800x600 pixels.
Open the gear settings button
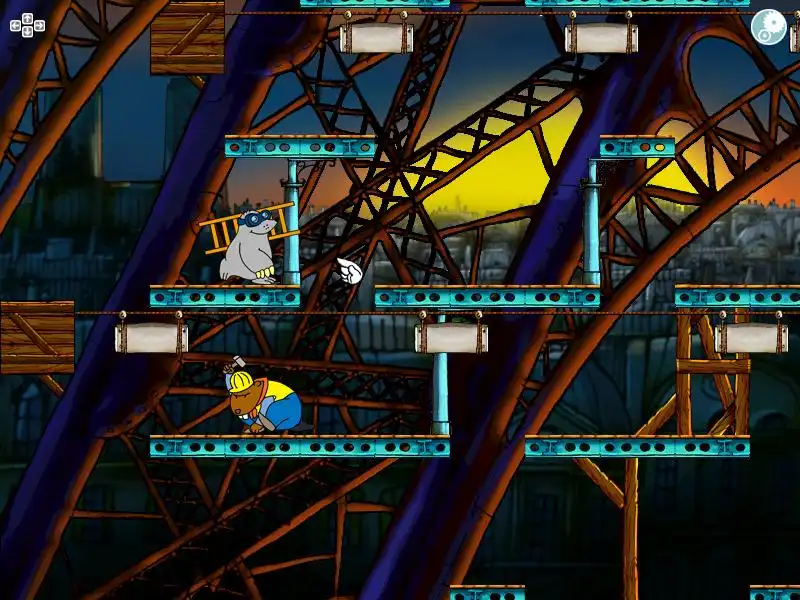(768, 27)
